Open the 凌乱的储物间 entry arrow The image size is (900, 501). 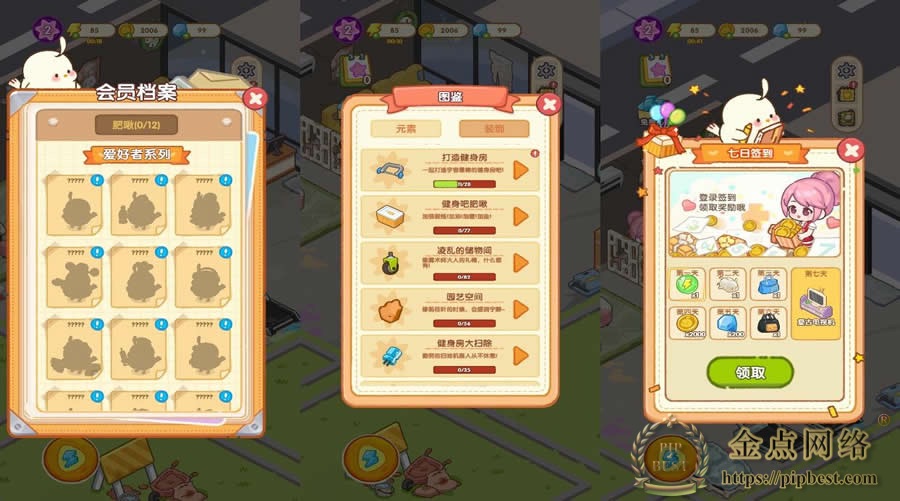520,262
